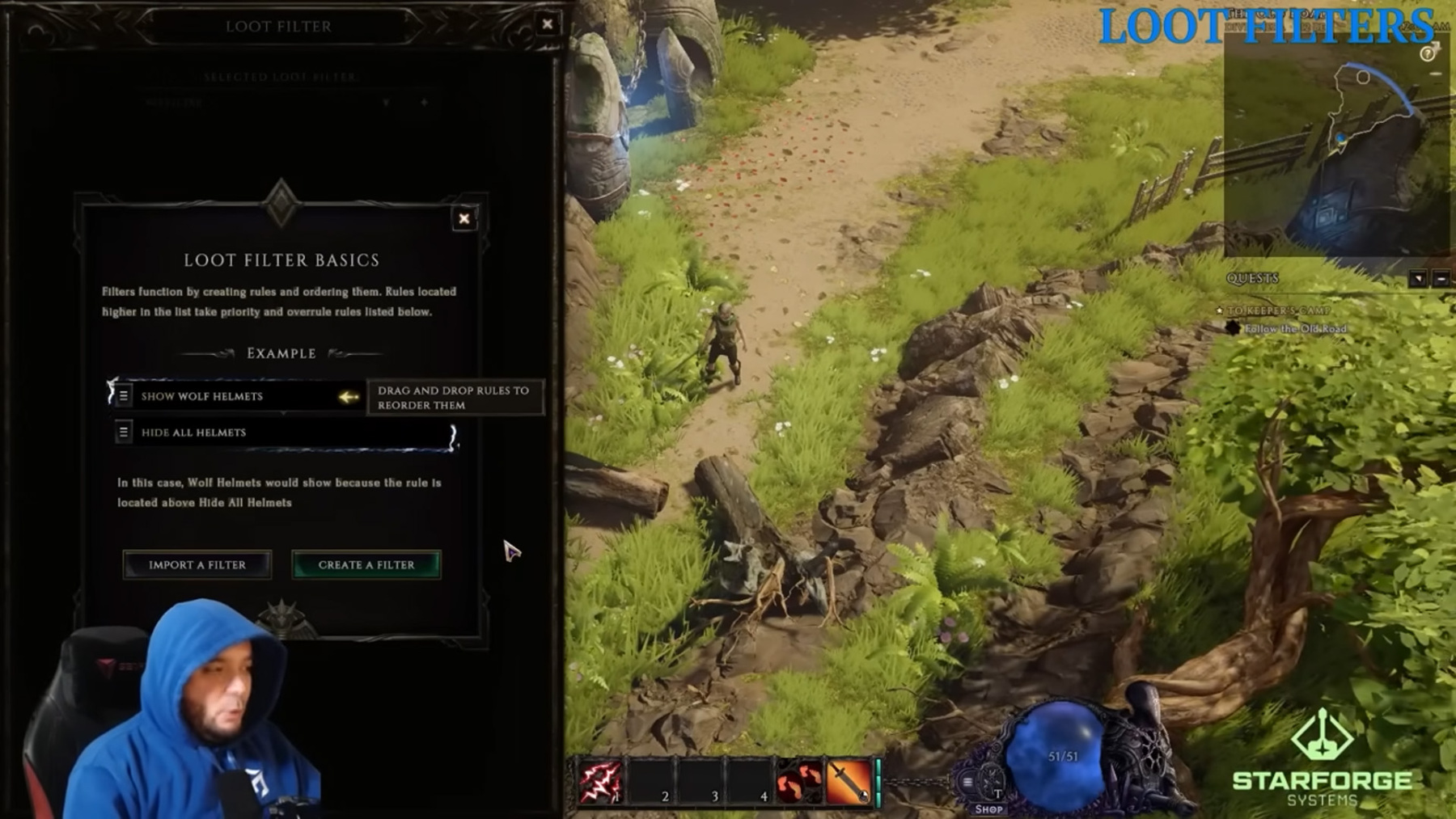This screenshot has height=819, width=1456.
Task: Close the Loot Filter Basics popup
Action: (x=463, y=218)
